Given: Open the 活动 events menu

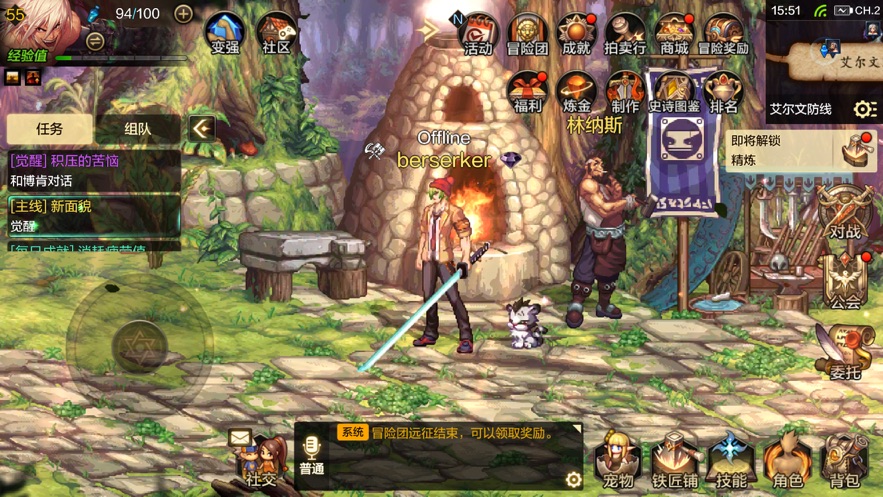Looking at the screenshot, I should click(478, 33).
